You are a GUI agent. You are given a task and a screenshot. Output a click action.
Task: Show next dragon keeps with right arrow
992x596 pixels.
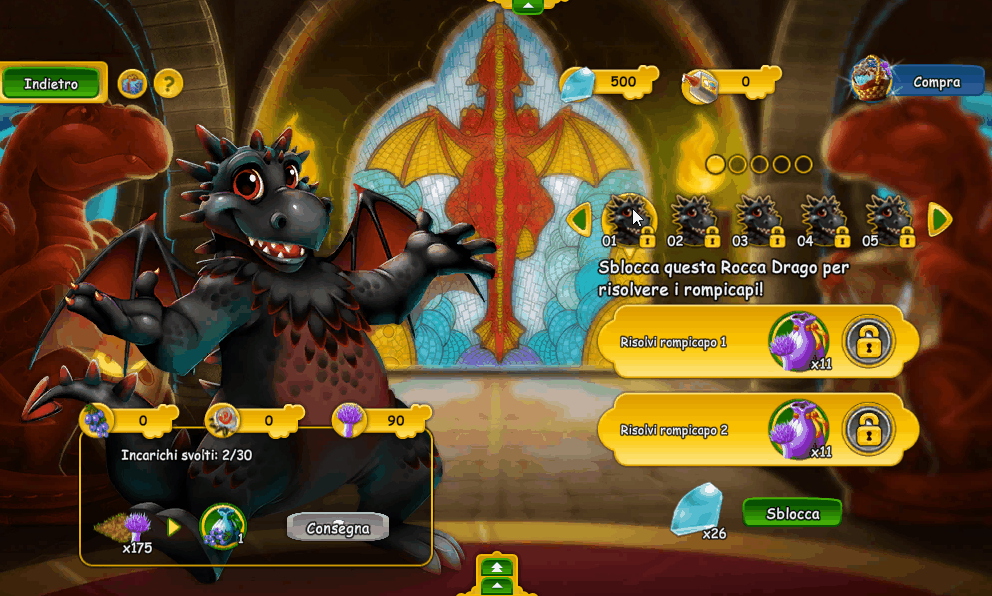tap(939, 219)
